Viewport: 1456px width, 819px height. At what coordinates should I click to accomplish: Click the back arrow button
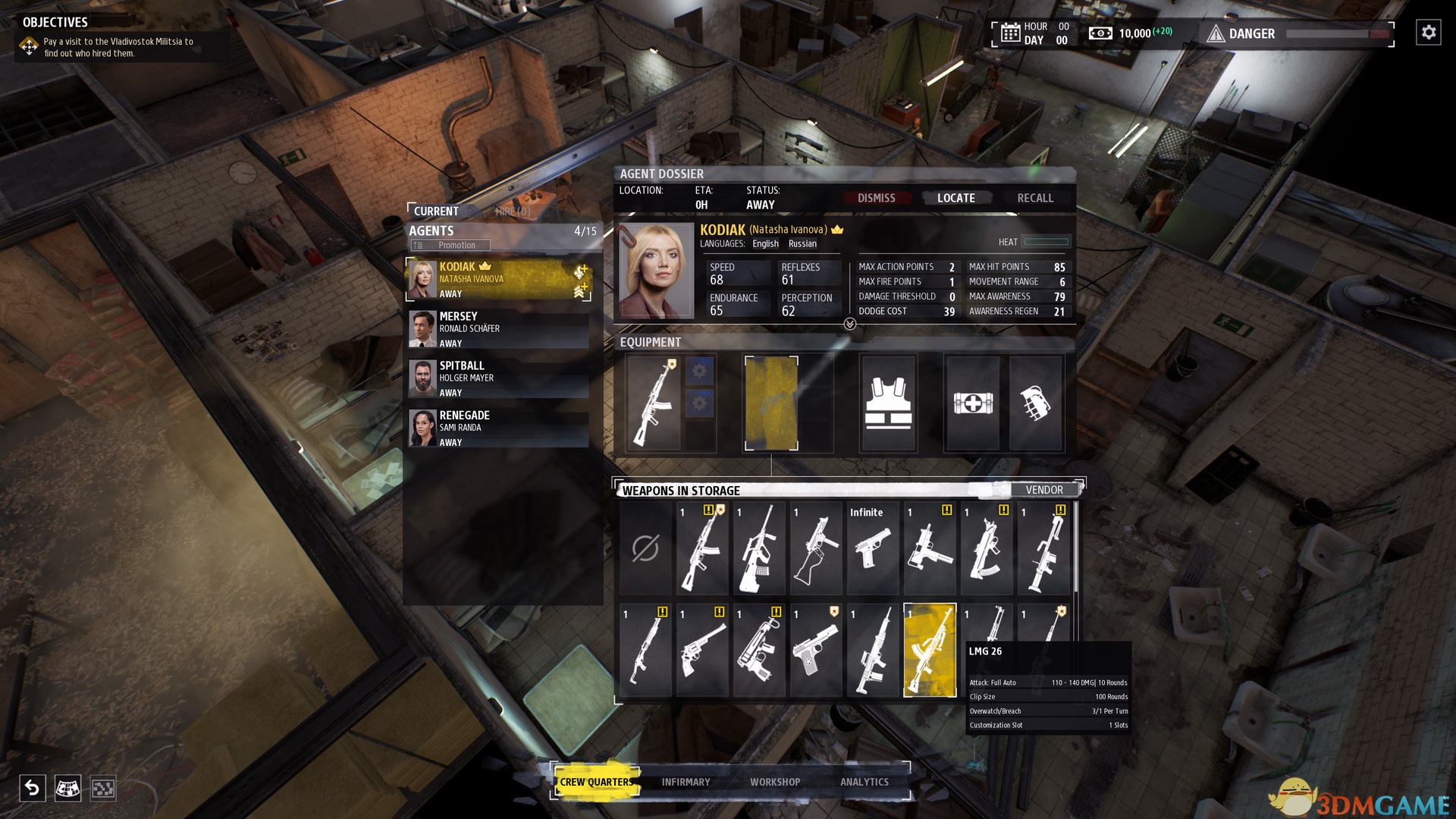point(33,788)
